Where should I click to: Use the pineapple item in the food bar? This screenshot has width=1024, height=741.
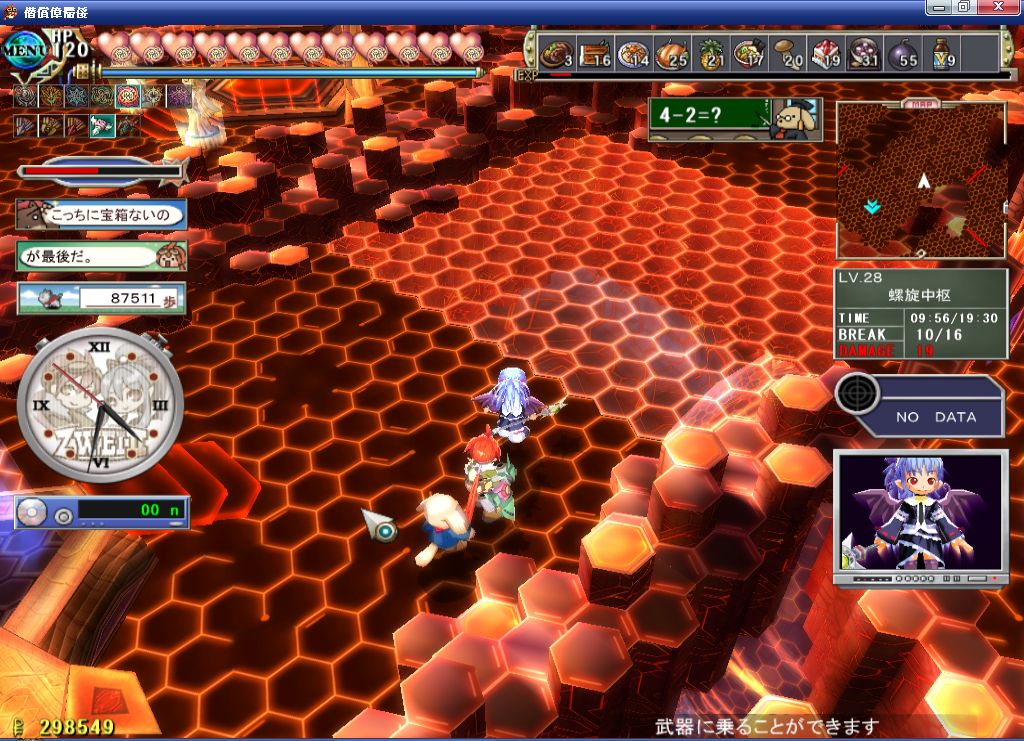click(x=709, y=52)
